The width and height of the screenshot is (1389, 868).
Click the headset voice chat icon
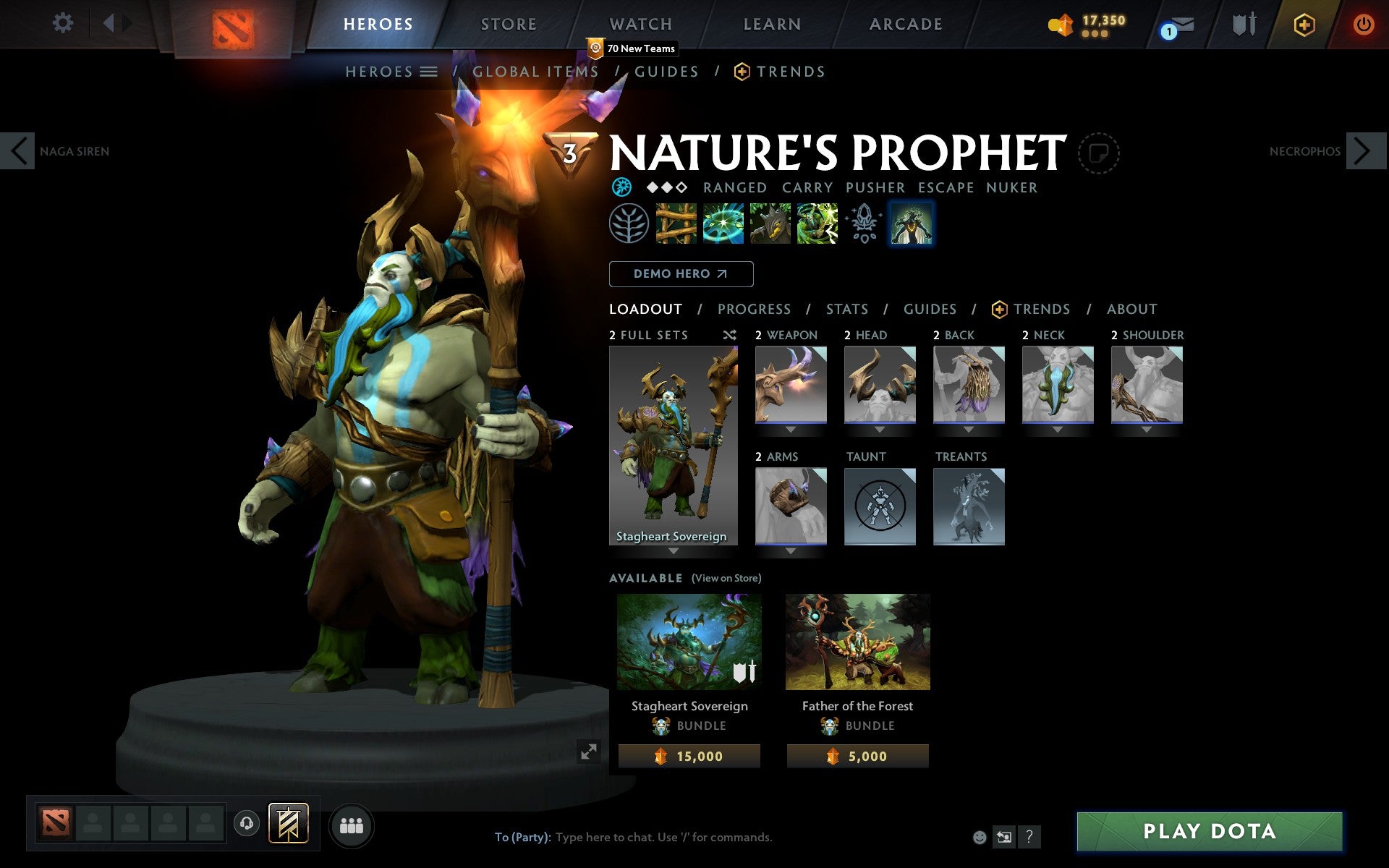[x=246, y=822]
